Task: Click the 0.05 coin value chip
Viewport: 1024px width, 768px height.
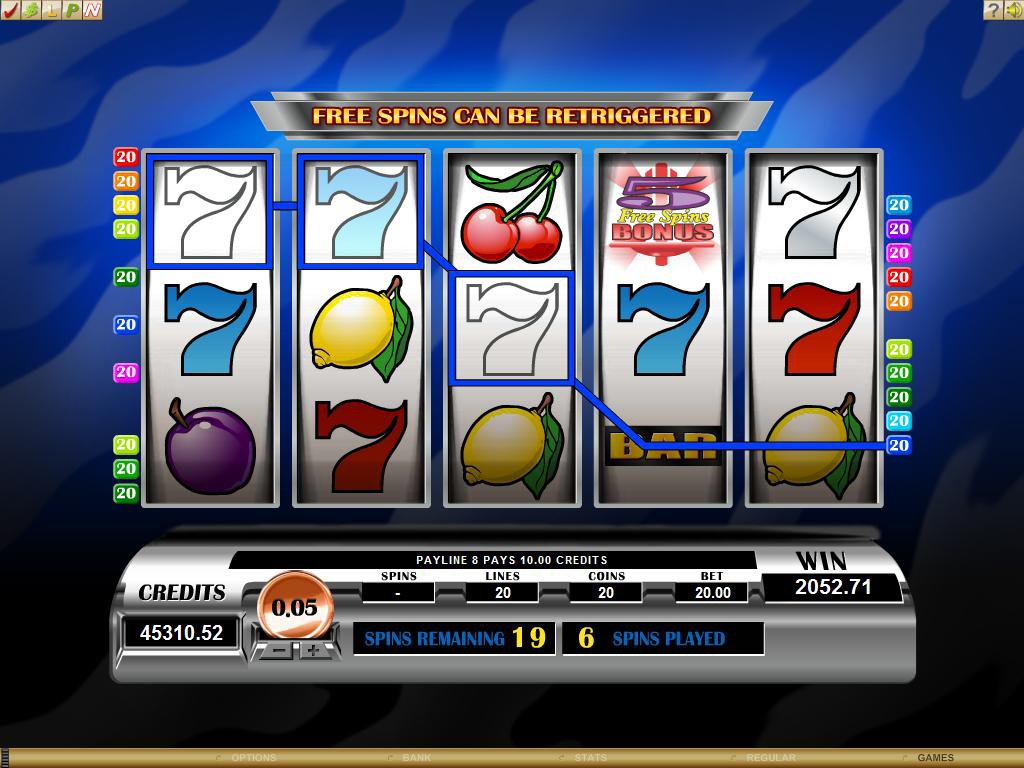Action: [294, 606]
